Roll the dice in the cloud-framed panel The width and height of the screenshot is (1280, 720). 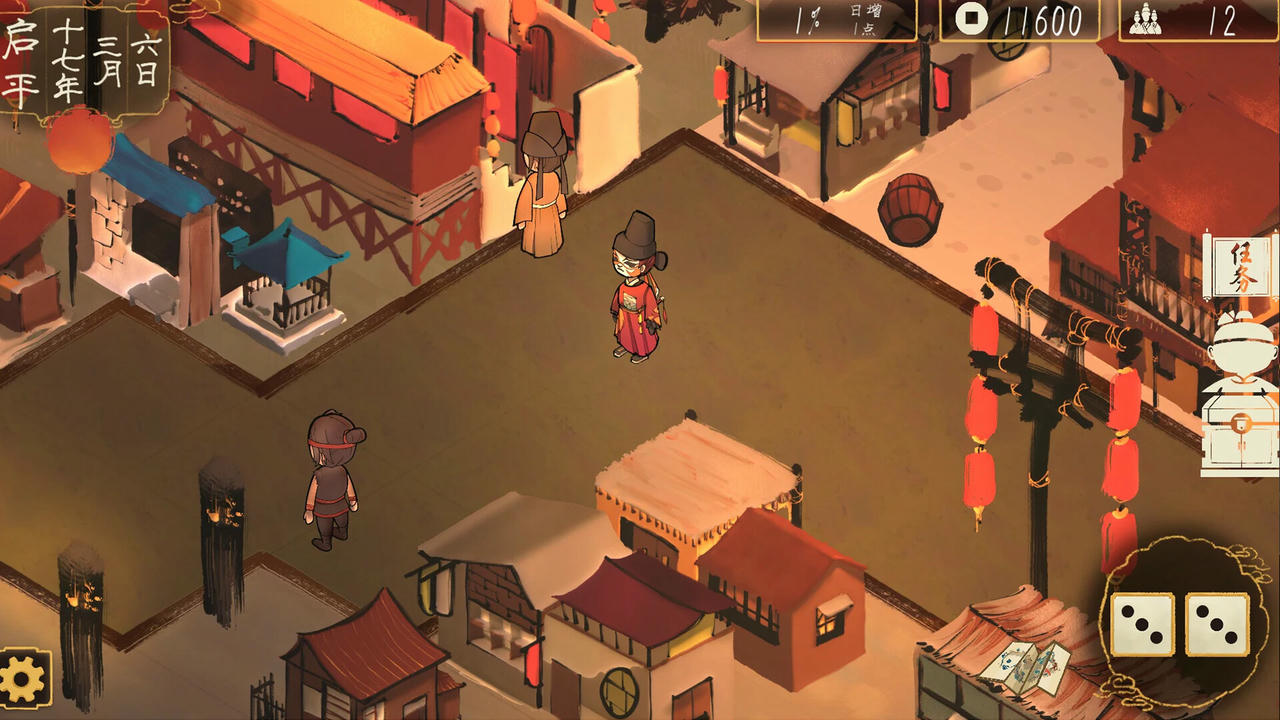click(x=1180, y=624)
